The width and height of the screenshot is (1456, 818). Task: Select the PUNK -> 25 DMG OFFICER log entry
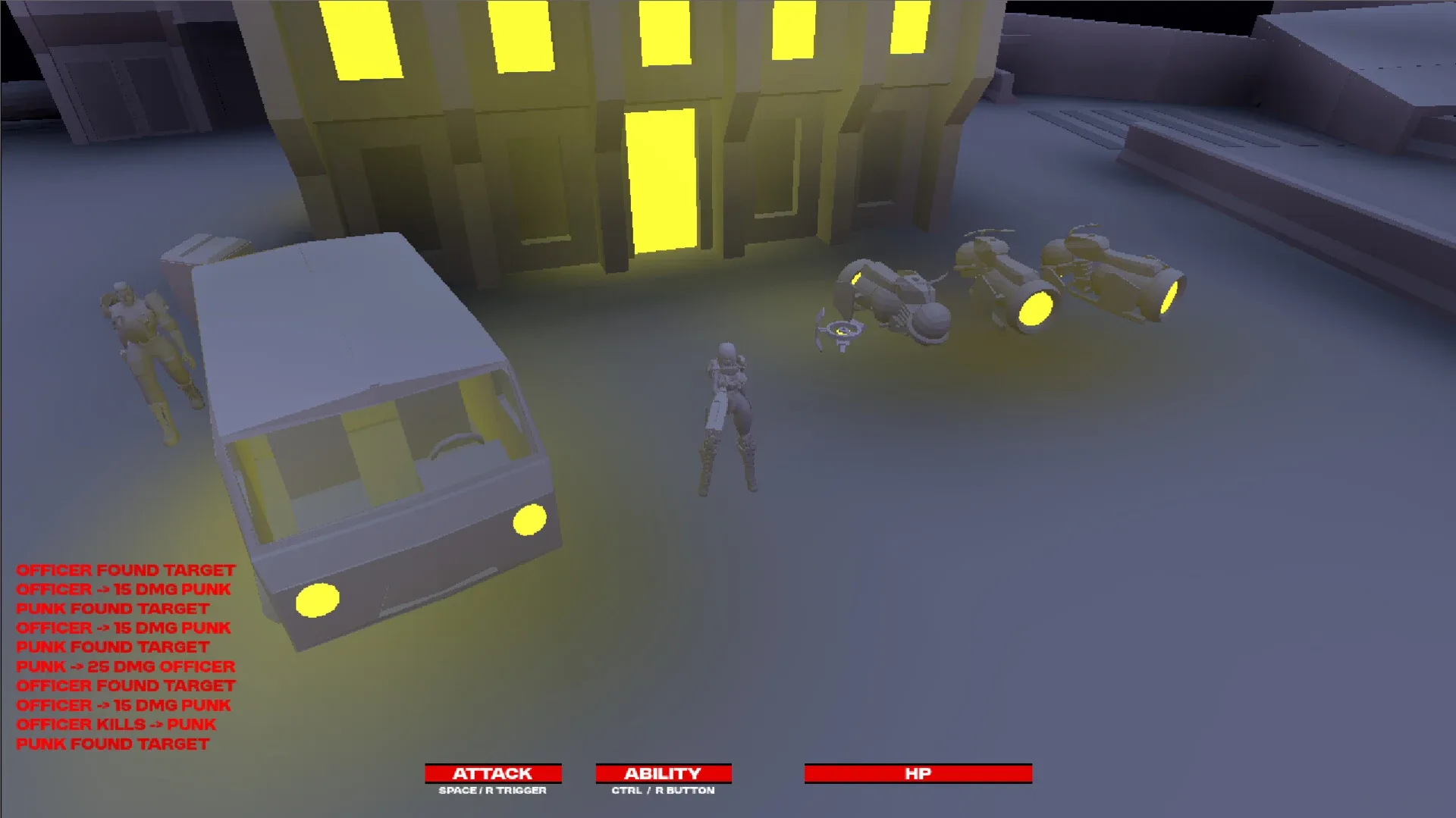coord(126,666)
